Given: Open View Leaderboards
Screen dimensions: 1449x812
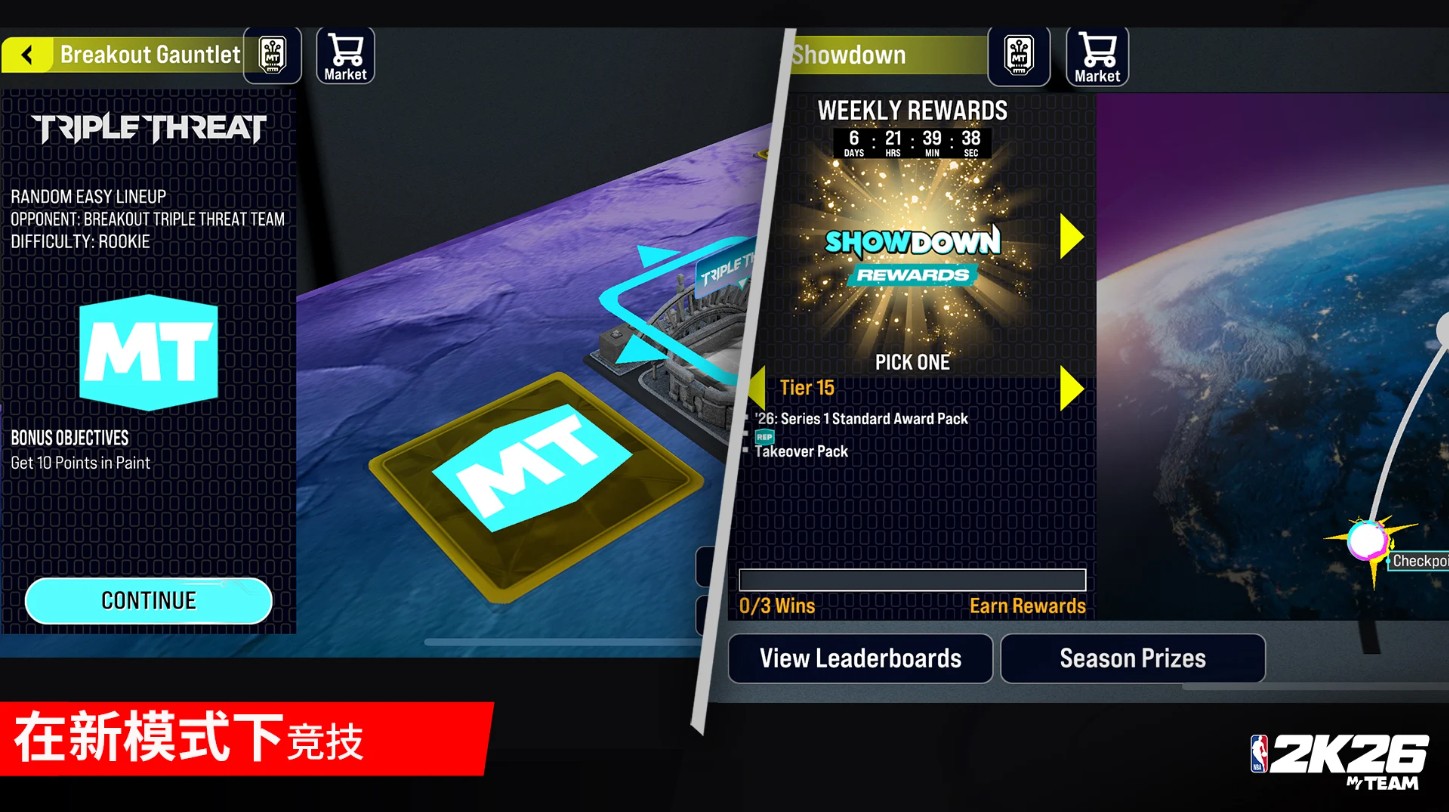Looking at the screenshot, I should (859, 658).
